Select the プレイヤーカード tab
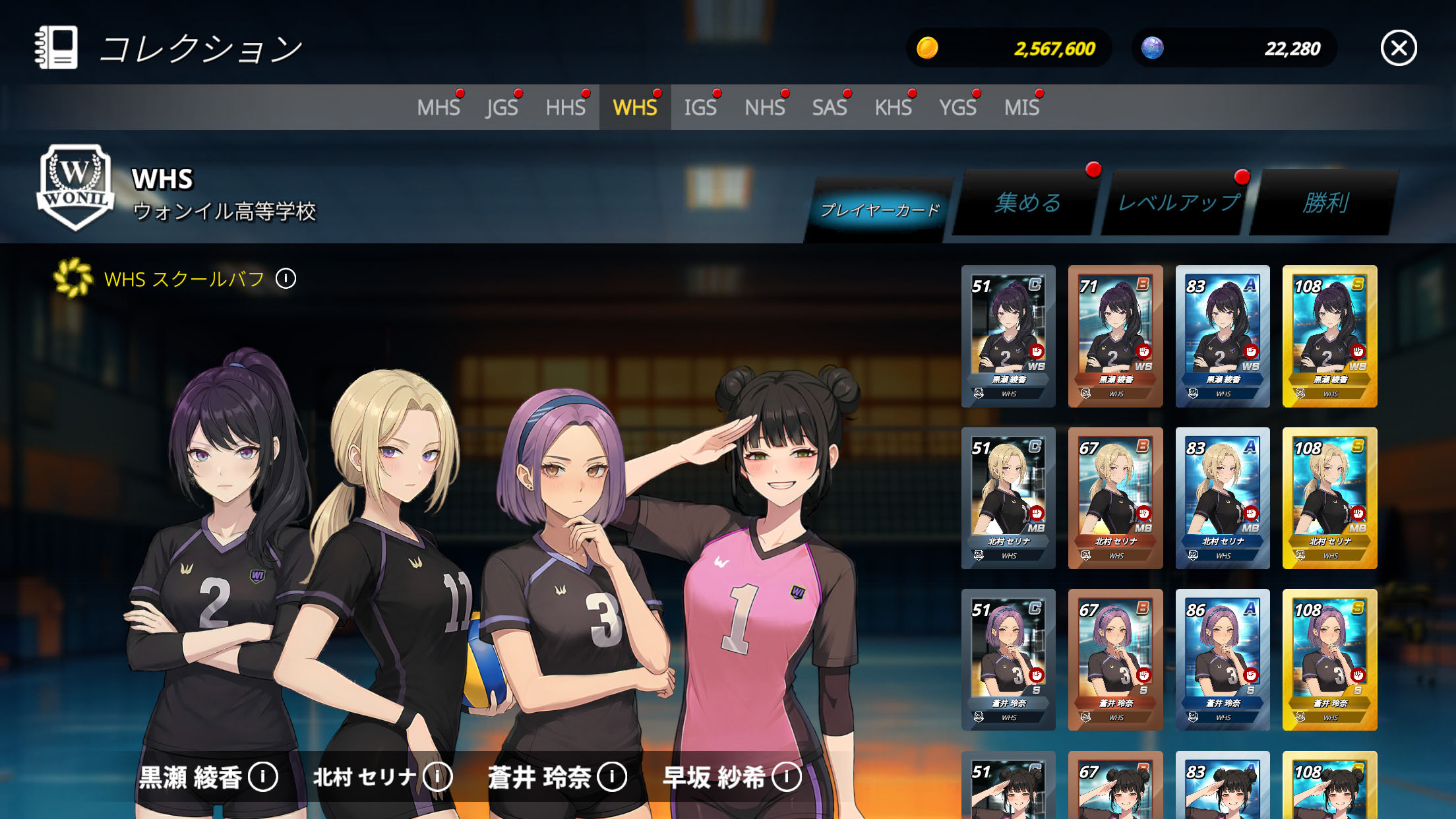The image size is (1456, 819). pos(880,210)
